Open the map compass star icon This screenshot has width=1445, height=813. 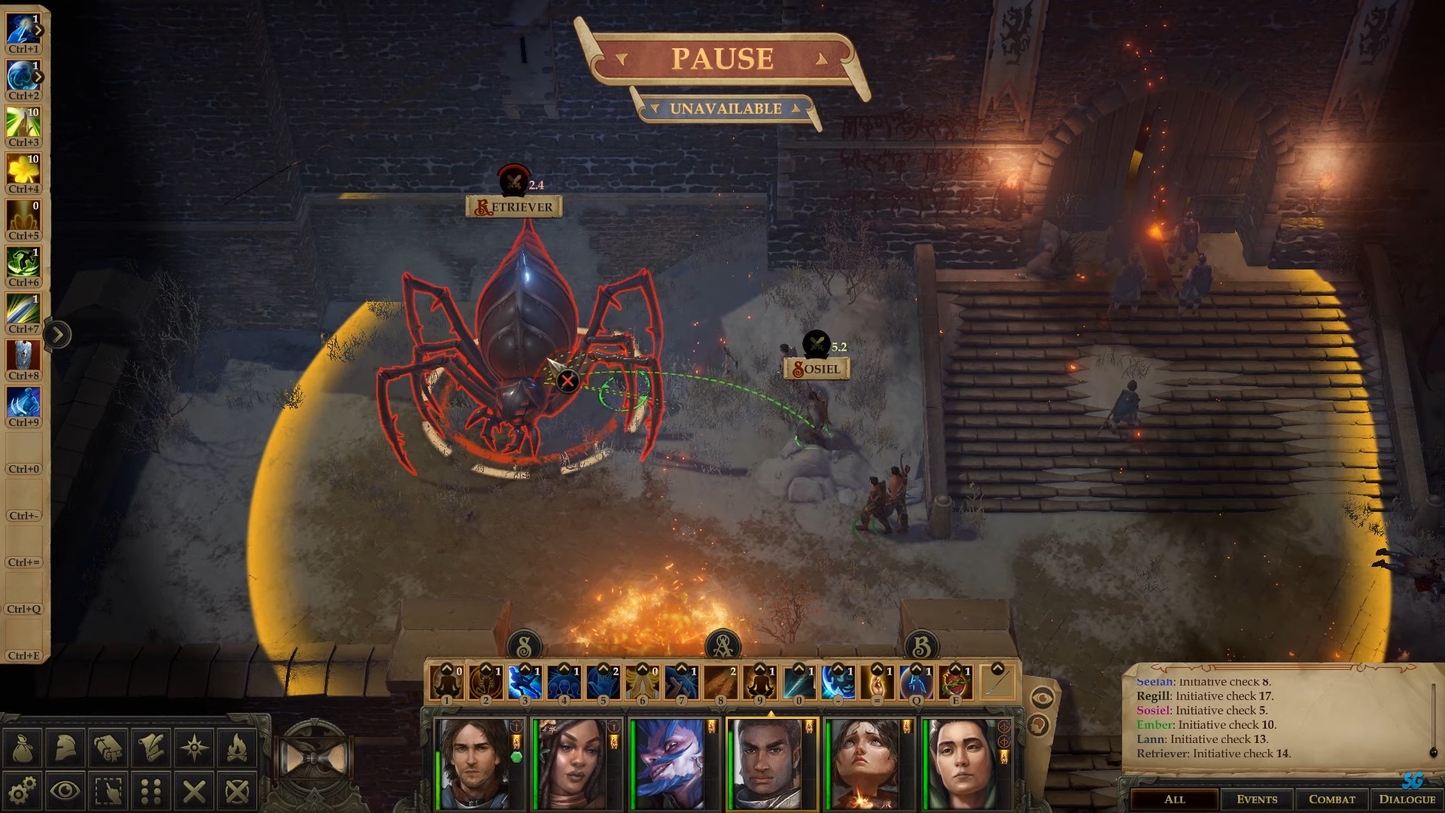coord(194,747)
